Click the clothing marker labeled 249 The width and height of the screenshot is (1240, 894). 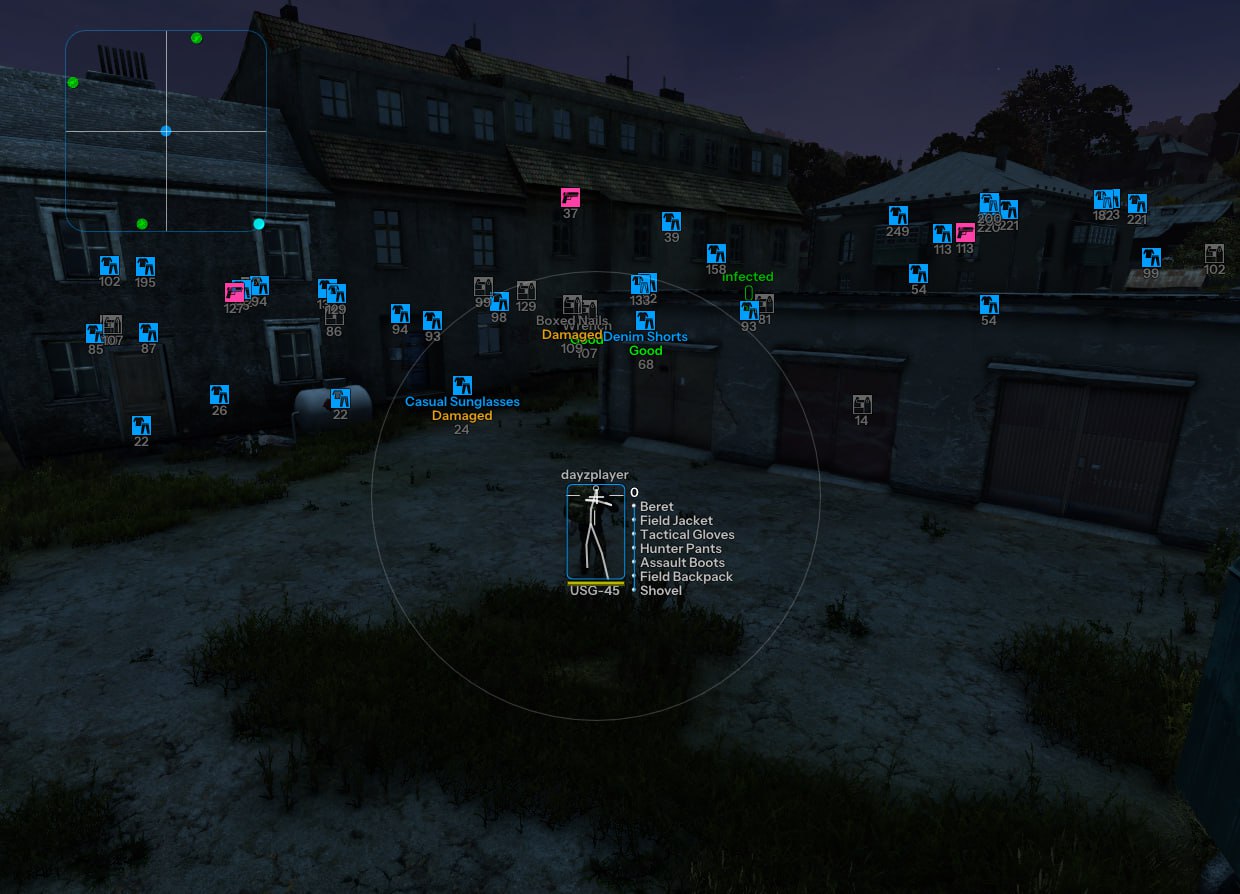coord(897,215)
